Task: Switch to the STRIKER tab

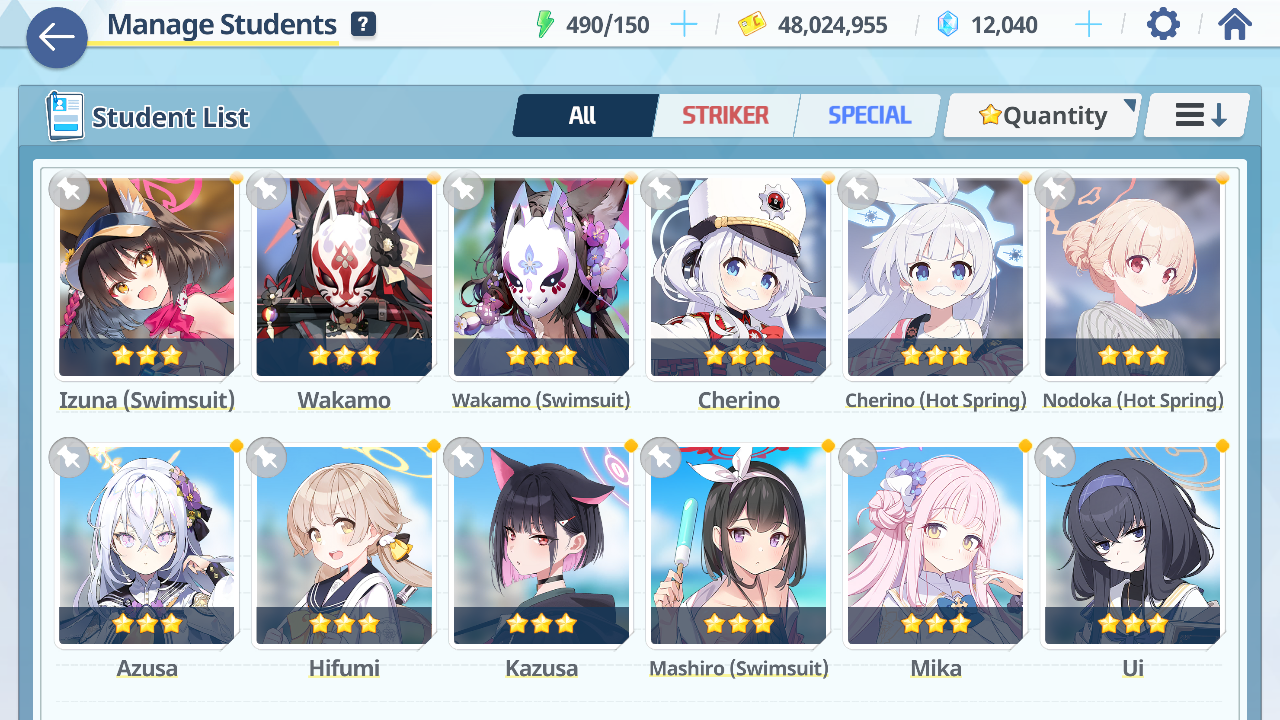Action: [x=725, y=116]
